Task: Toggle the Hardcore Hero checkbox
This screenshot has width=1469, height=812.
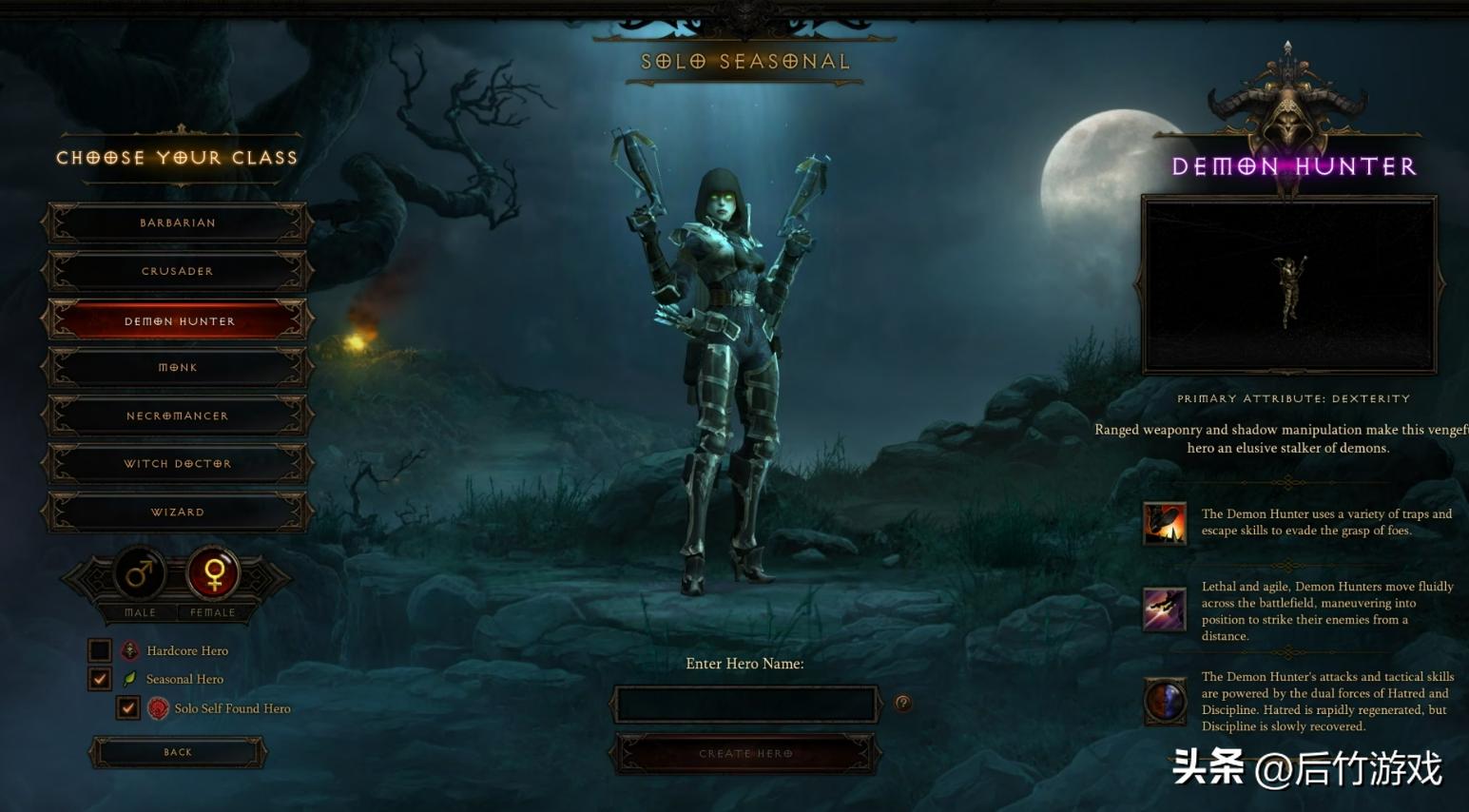Action: coord(100,650)
